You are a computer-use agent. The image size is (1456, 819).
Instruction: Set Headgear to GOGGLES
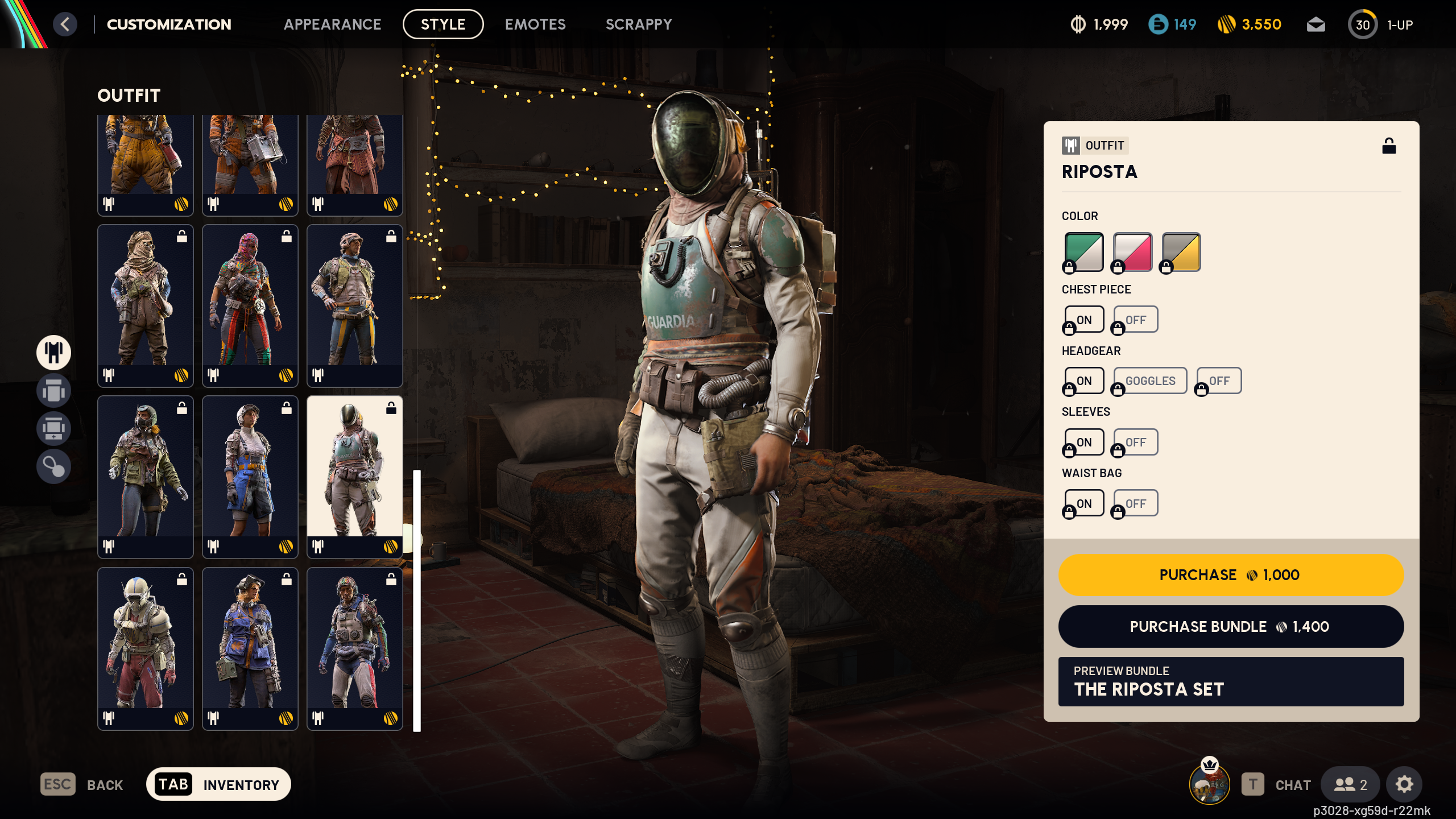(1151, 380)
